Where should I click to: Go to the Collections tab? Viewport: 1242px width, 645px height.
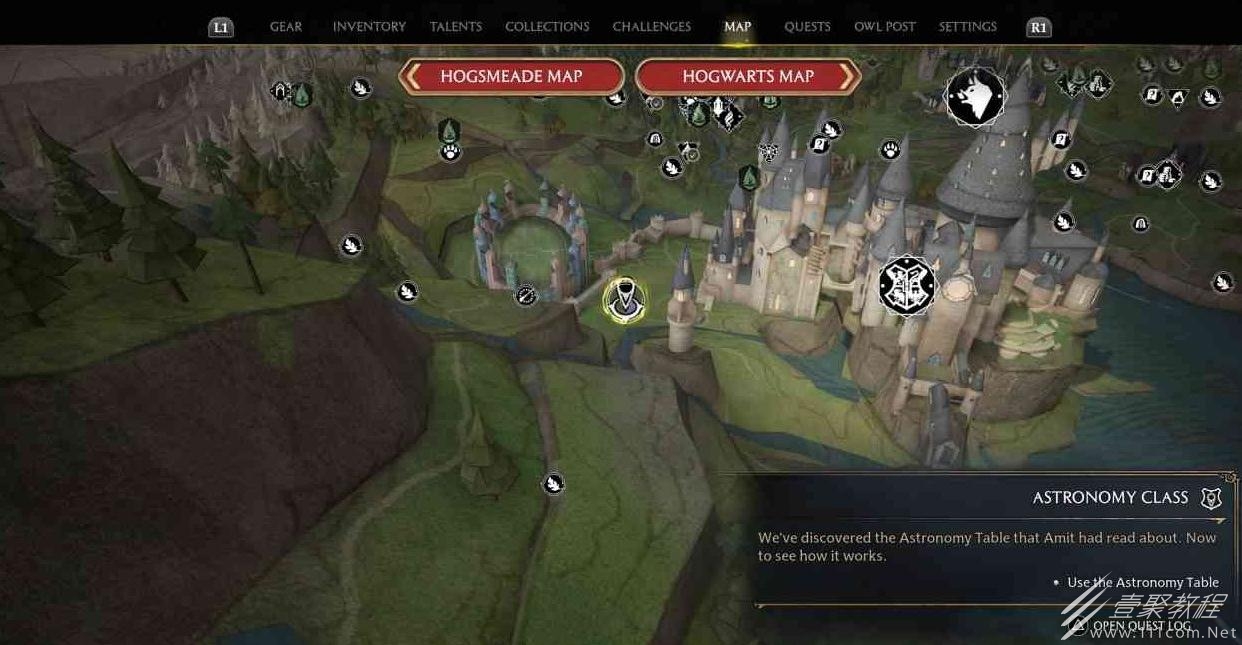tap(547, 27)
